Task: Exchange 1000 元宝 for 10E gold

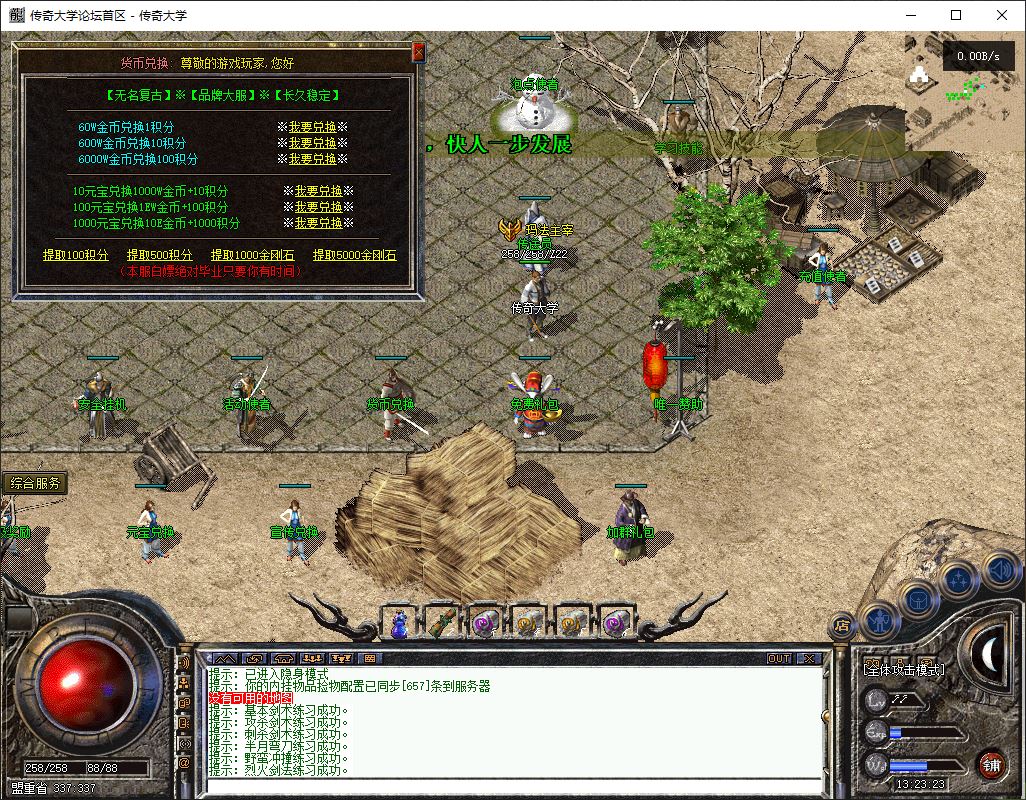Action: point(319,223)
